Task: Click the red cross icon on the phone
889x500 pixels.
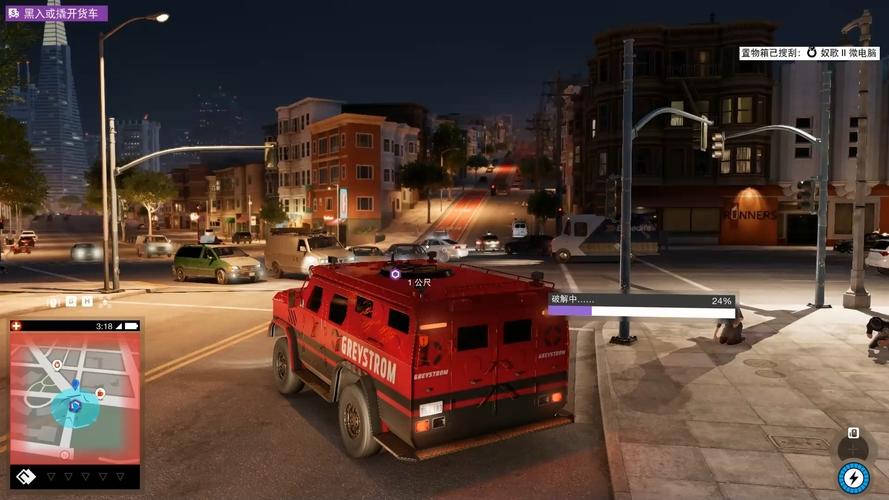Action: pyautogui.click(x=17, y=326)
